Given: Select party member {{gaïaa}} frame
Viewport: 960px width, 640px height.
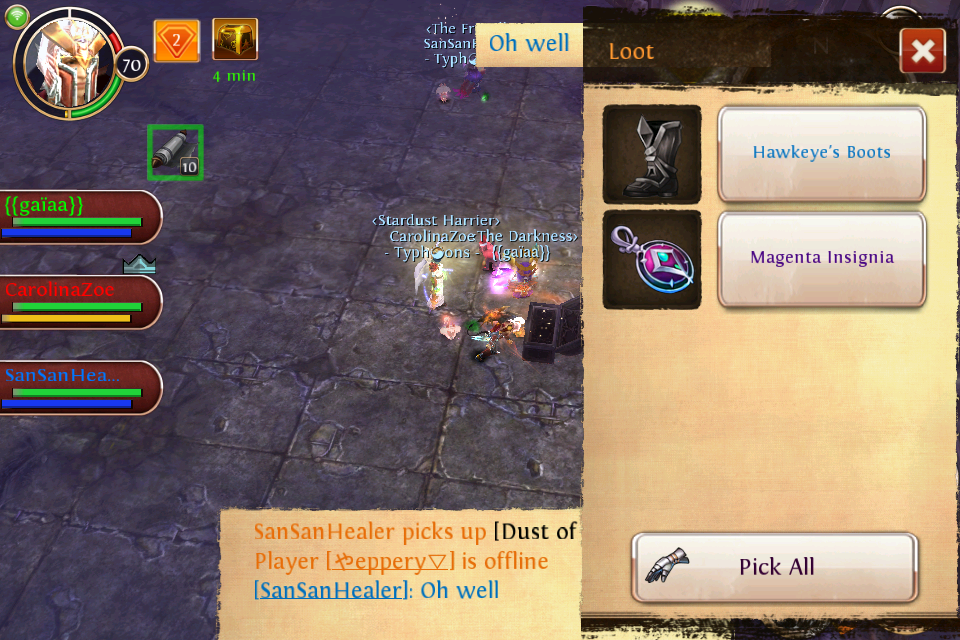Looking at the screenshot, I should pos(78,216).
